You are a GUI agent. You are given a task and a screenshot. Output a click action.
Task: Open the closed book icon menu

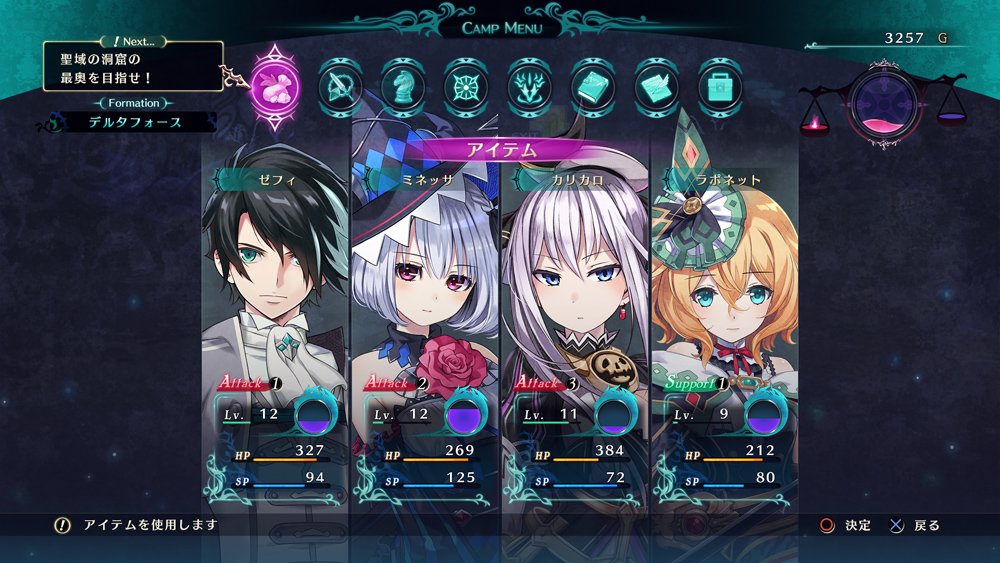click(x=593, y=86)
